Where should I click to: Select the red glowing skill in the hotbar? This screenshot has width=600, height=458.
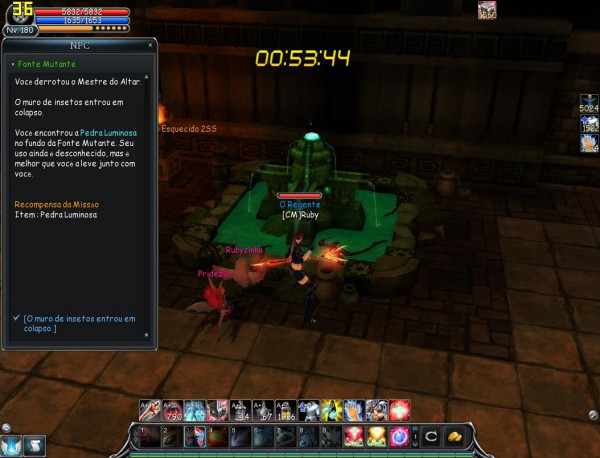click(354, 436)
